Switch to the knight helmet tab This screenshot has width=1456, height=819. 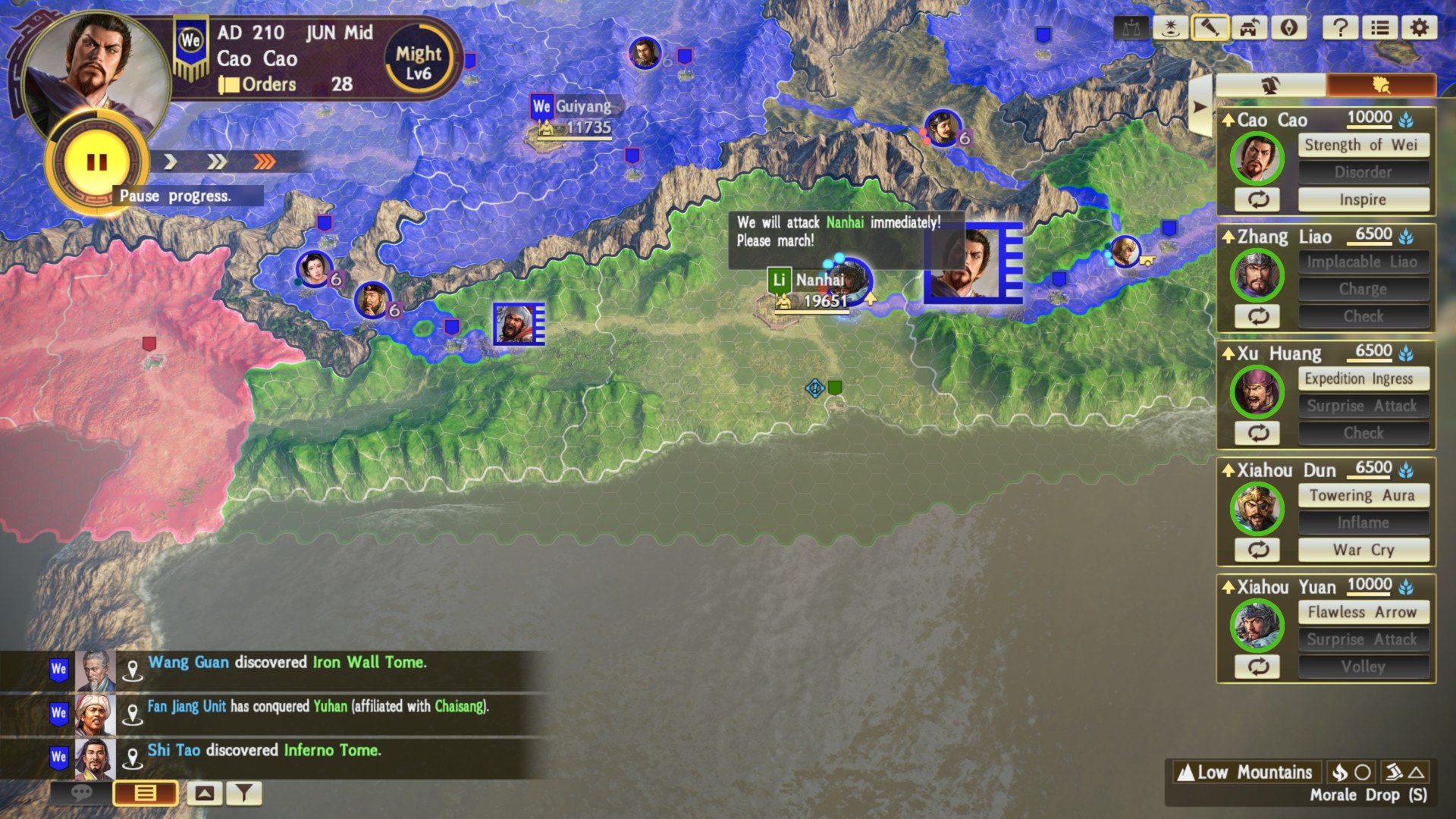tap(1270, 85)
